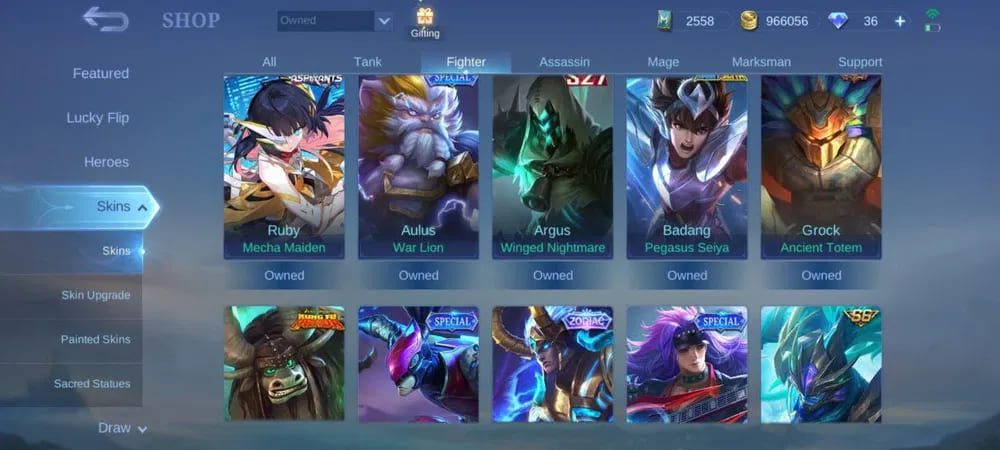Screen dimensions: 1000x450
Task: Open the Sacred Statues submenu
Action: [x=92, y=383]
